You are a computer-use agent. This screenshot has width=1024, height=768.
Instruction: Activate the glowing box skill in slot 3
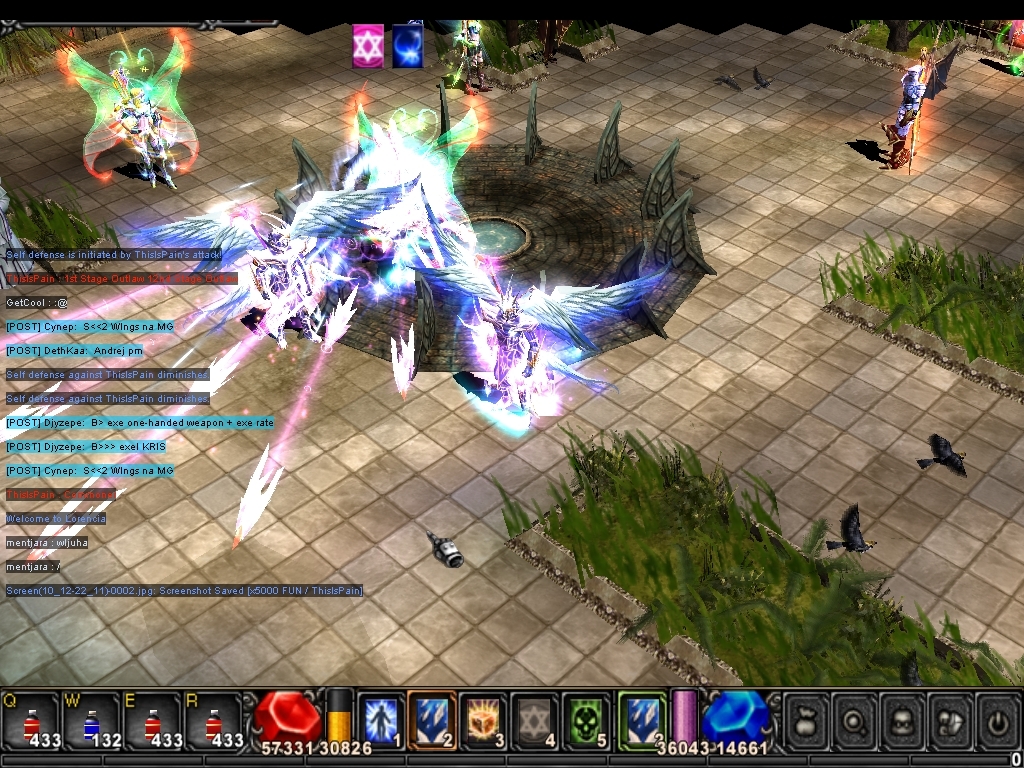pos(483,719)
